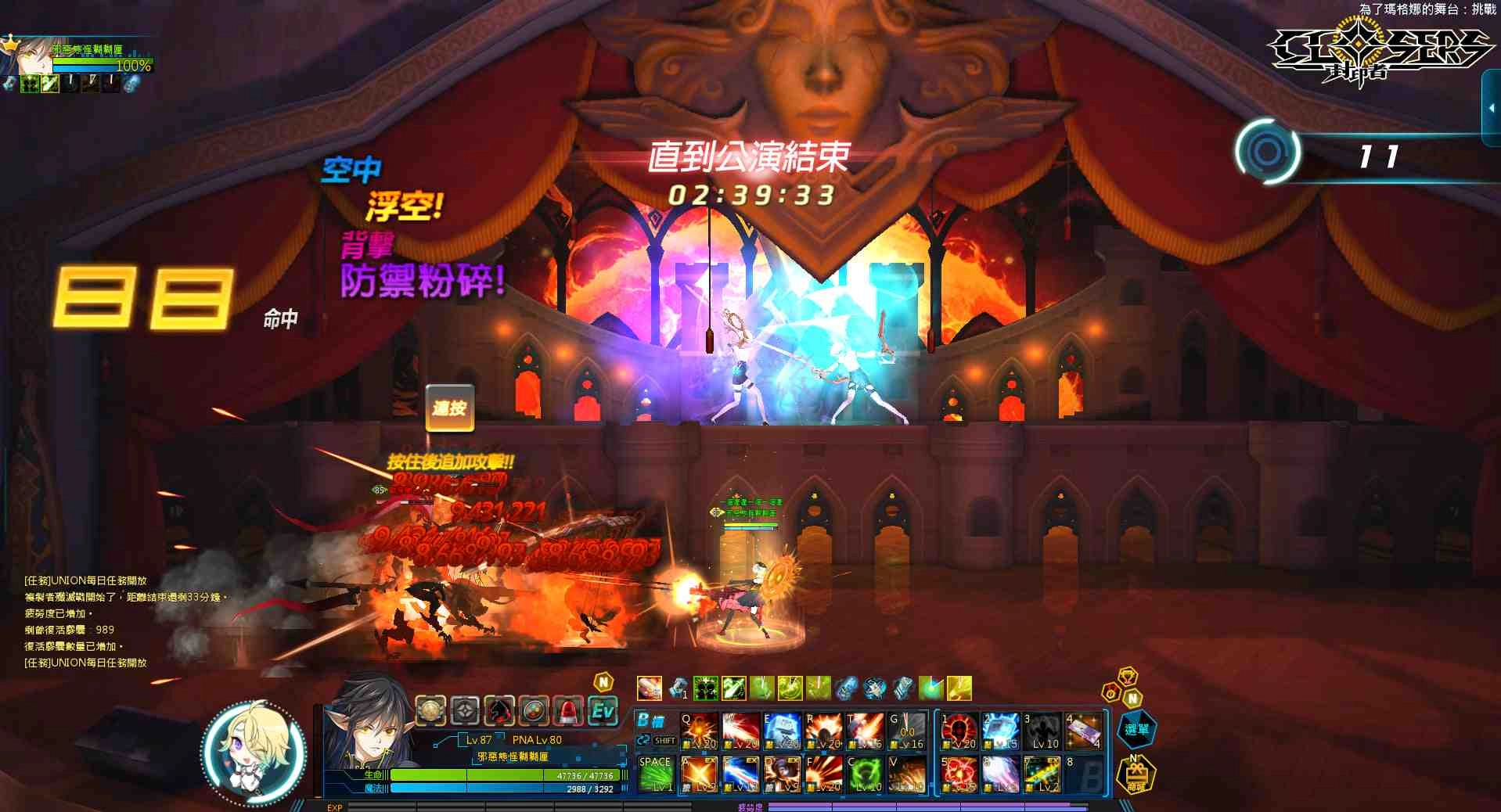Screen dimensions: 1501x812
Task: Open the gold coin achievement status icon
Action: pos(430,710)
